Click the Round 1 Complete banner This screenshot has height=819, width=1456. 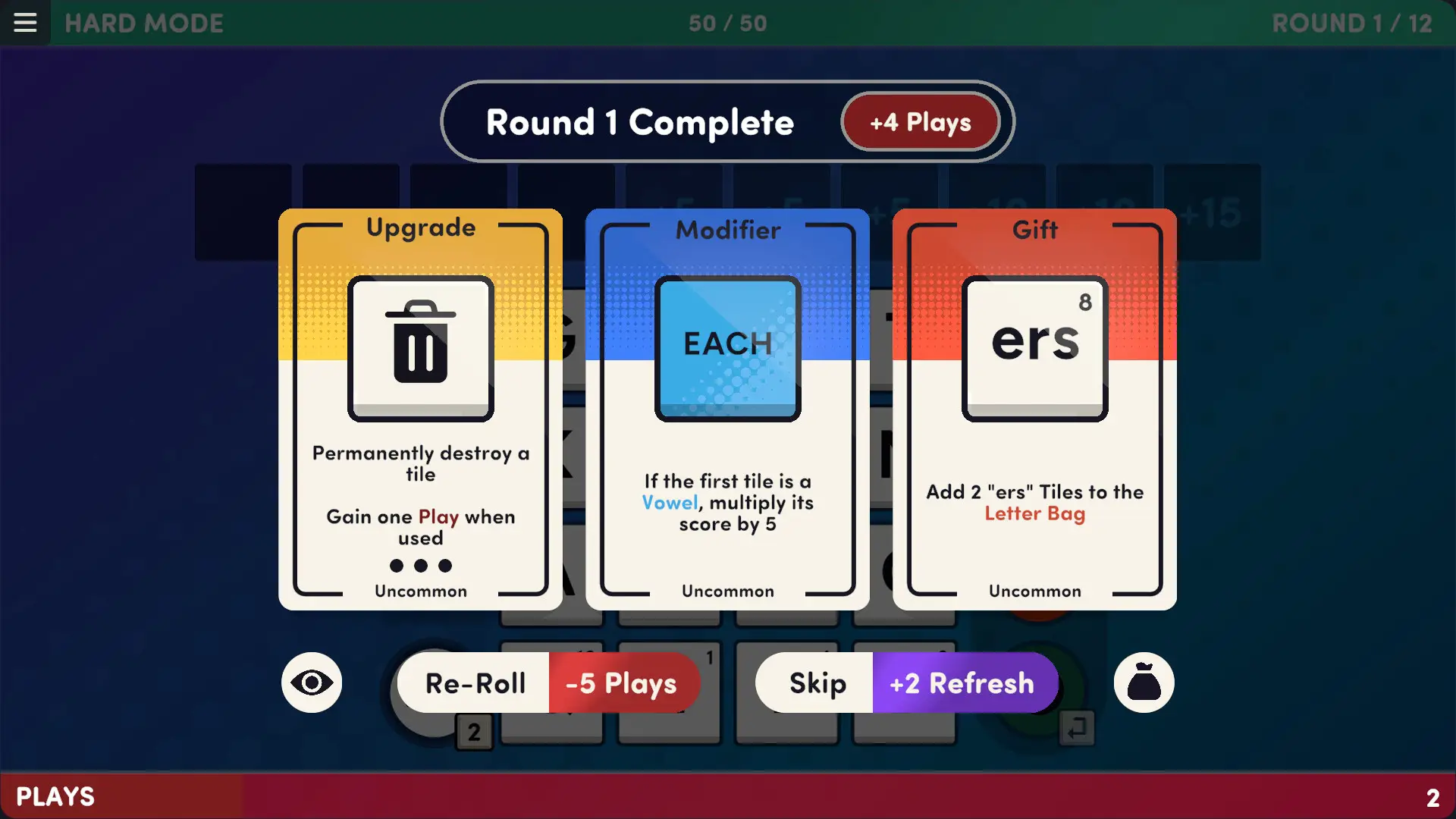coord(639,121)
